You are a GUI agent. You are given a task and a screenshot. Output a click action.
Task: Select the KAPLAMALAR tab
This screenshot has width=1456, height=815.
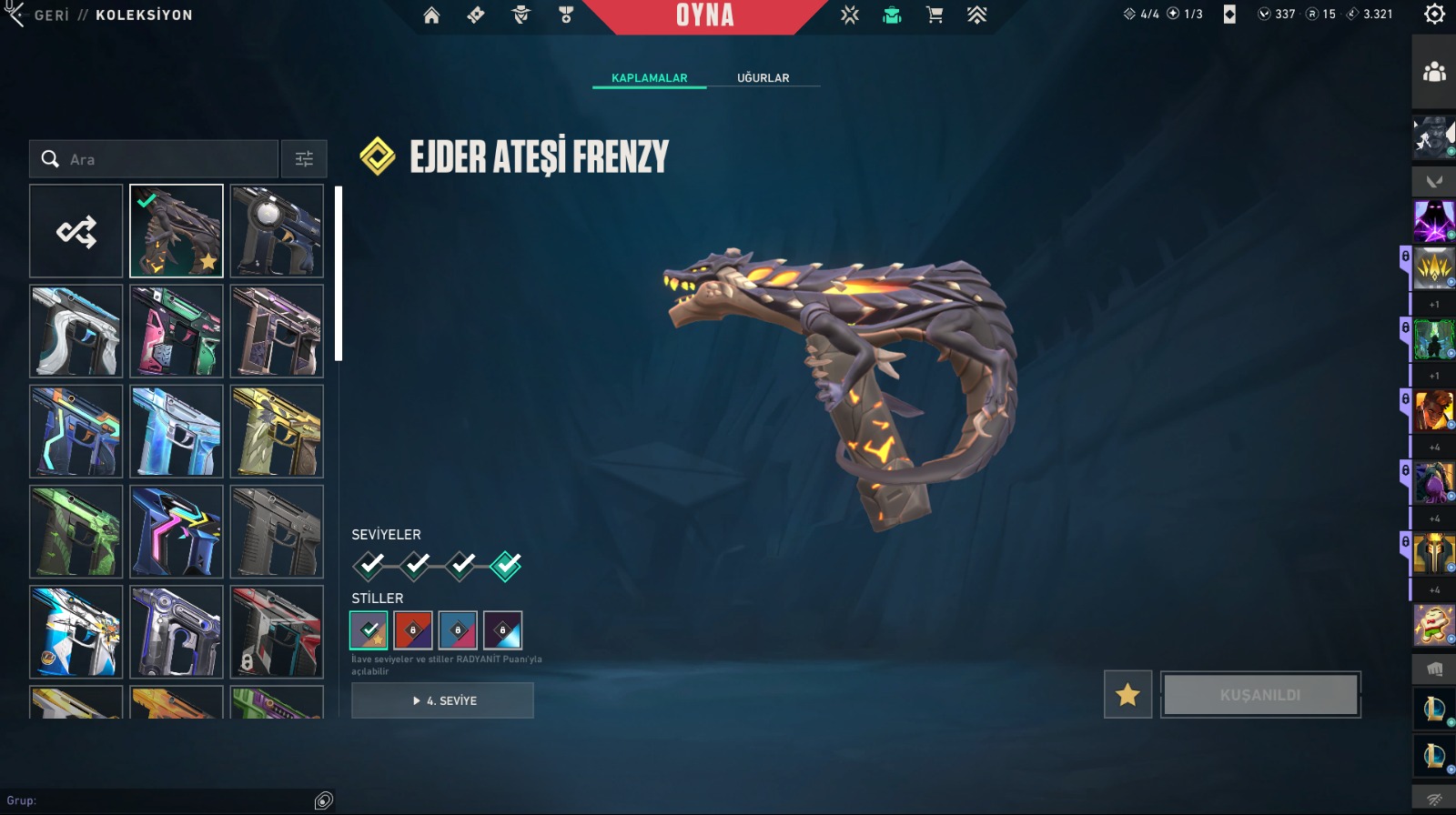(649, 78)
